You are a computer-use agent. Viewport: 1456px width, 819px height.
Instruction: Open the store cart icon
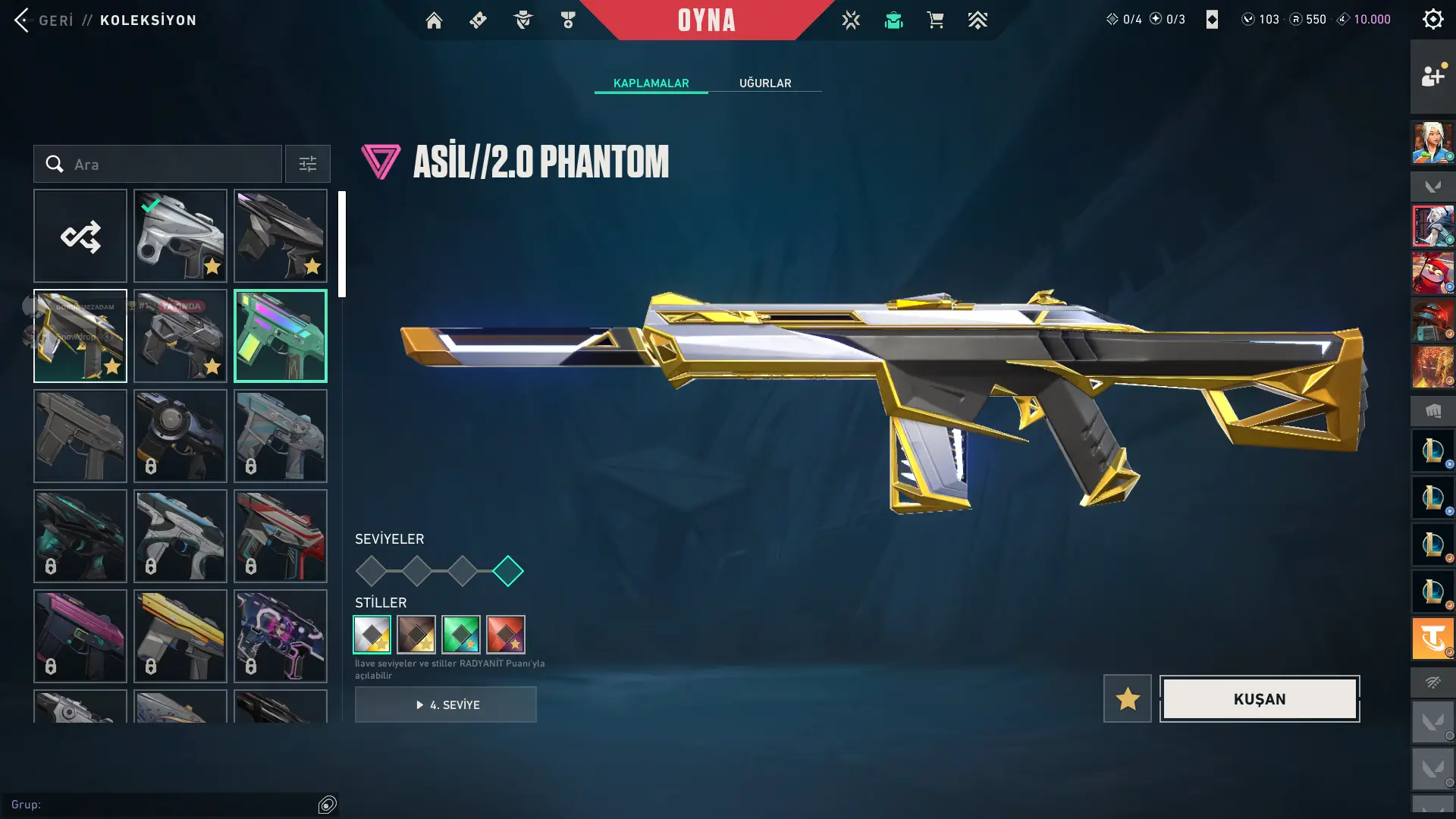click(x=935, y=20)
